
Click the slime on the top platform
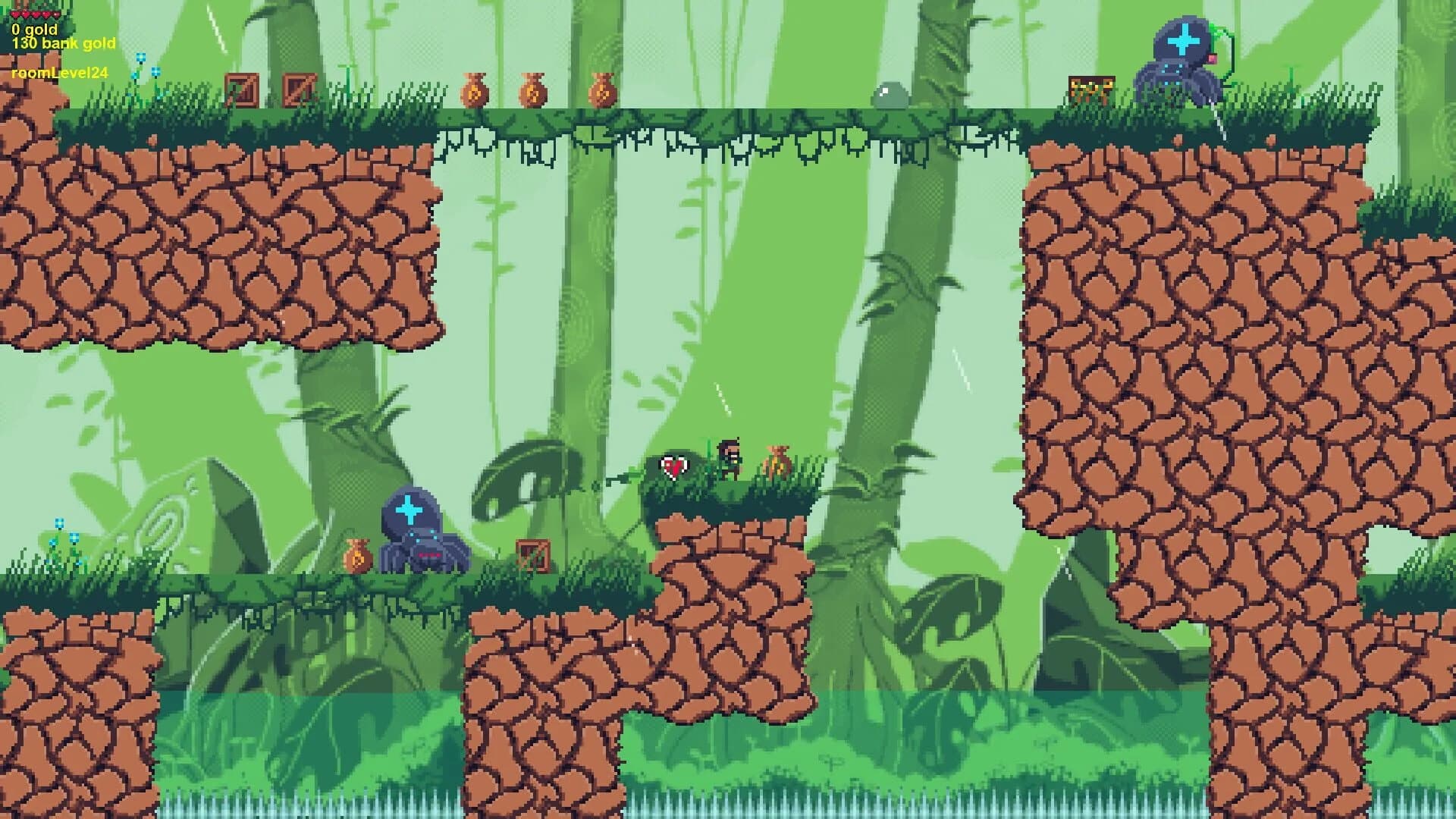(890, 94)
